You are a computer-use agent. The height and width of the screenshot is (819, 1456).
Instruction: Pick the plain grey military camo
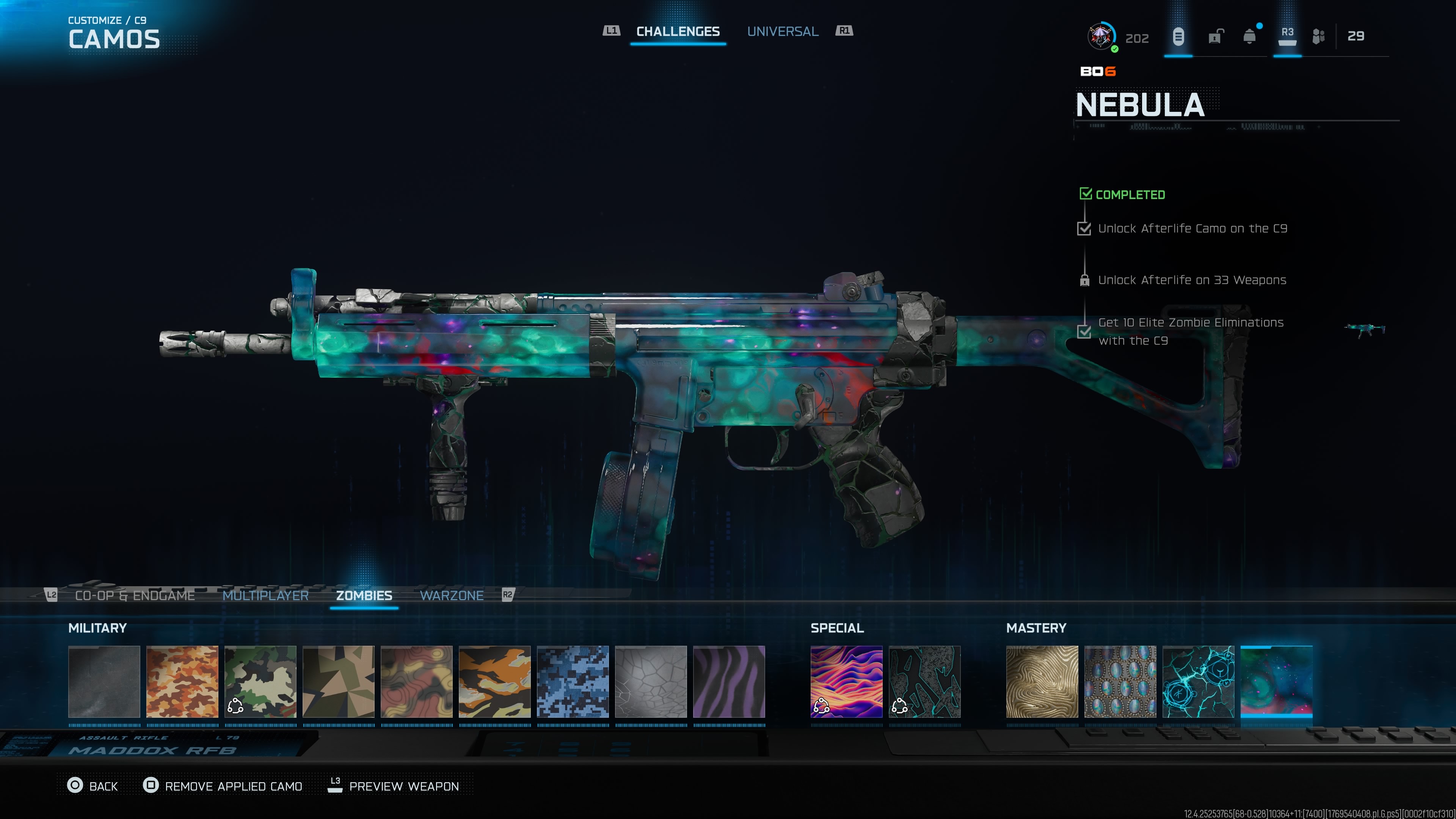click(104, 682)
